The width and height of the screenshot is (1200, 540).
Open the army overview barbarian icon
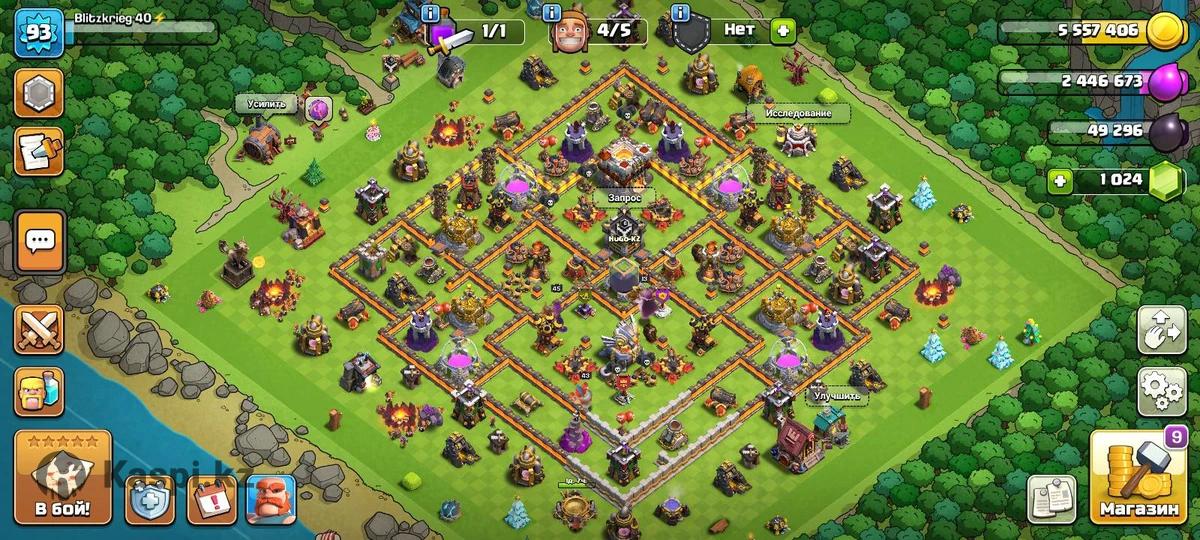39,391
